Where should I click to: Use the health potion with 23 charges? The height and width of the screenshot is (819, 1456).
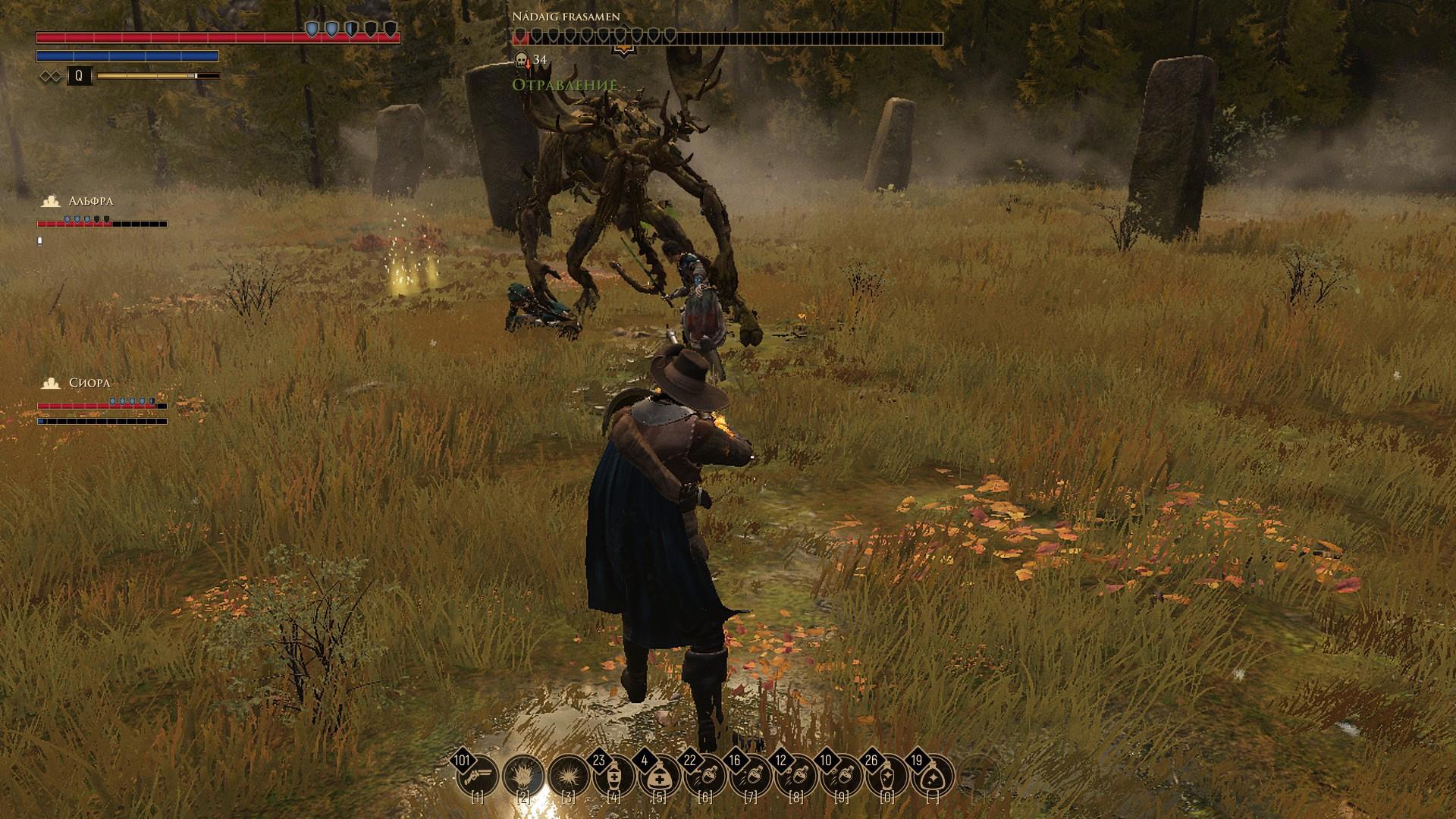[614, 776]
